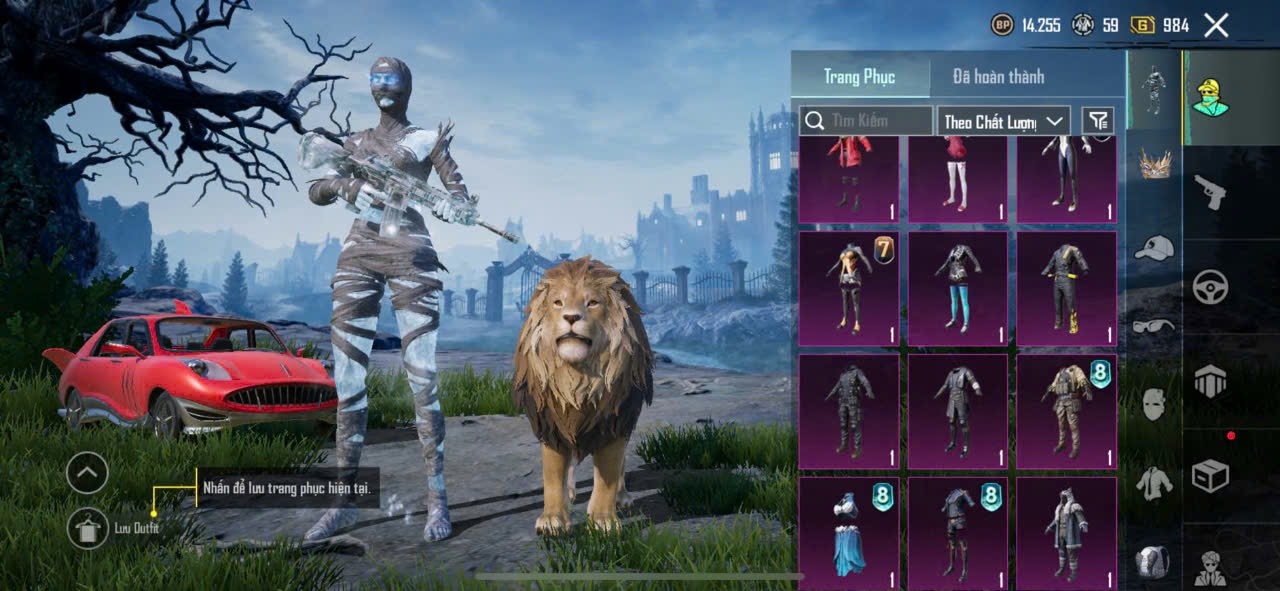
Task: Open the weapon skins pistol category
Action: (1210, 191)
